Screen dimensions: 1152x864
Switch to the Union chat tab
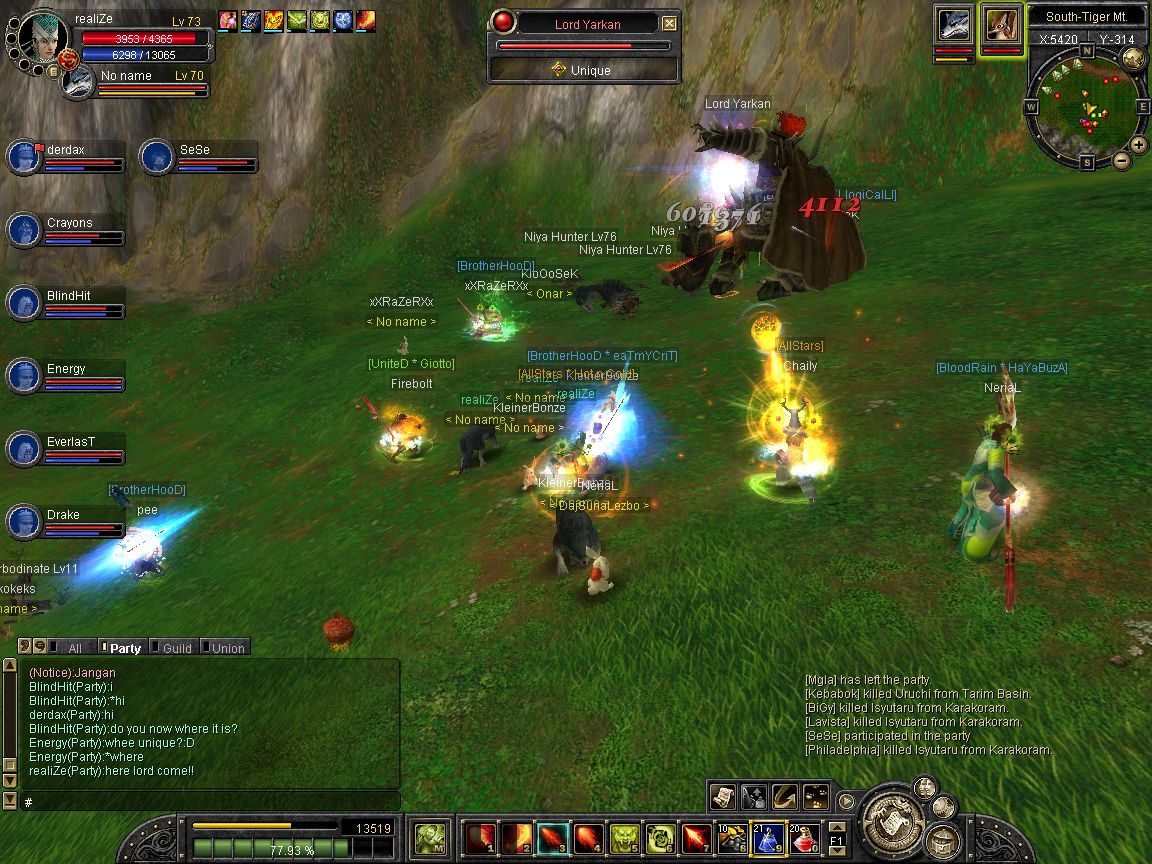click(227, 648)
